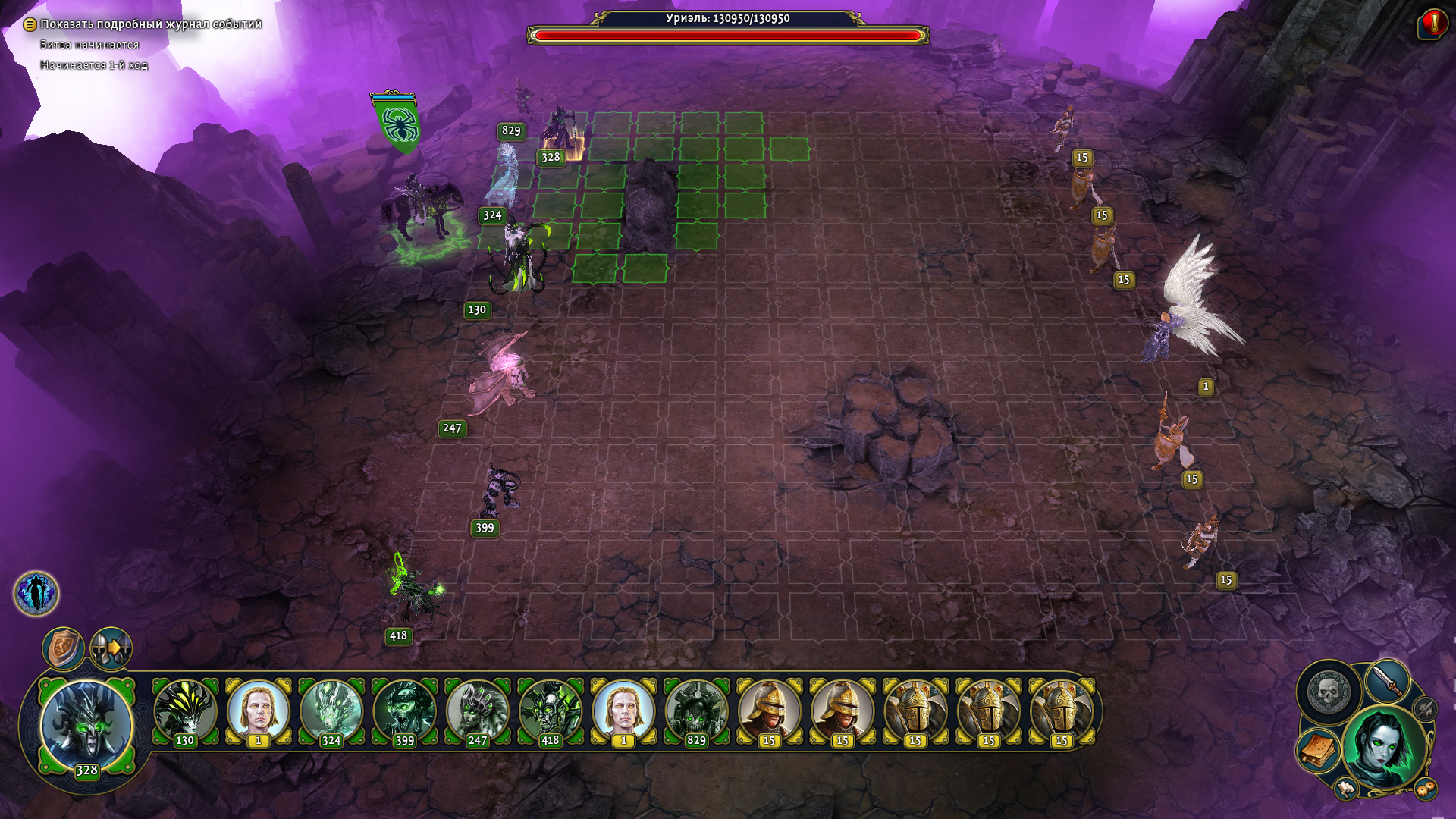Open the gears settings button
1456x819 pixels.
pyautogui.click(x=1426, y=789)
